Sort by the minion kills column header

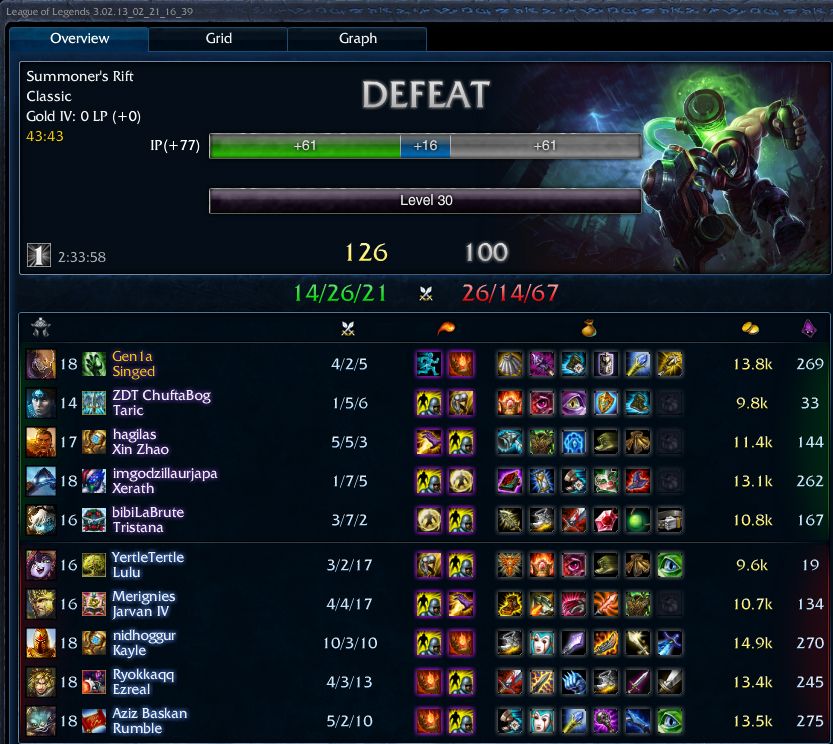pos(809,328)
